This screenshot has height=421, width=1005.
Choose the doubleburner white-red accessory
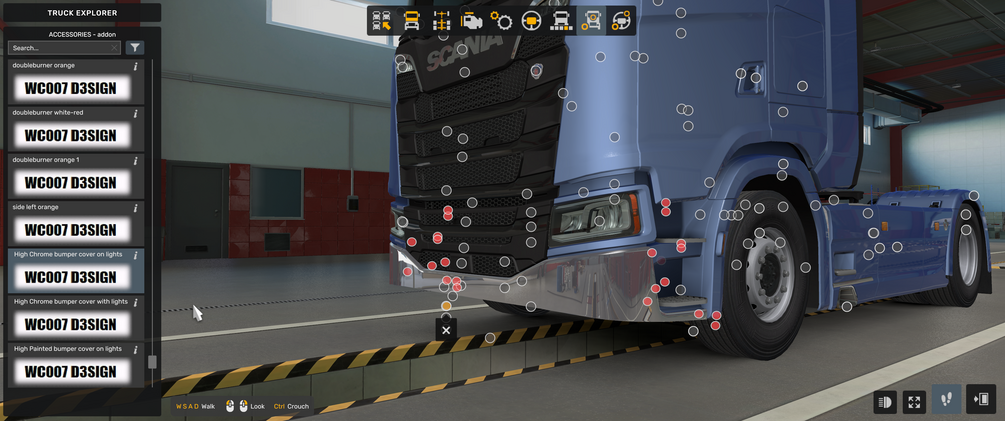point(70,135)
